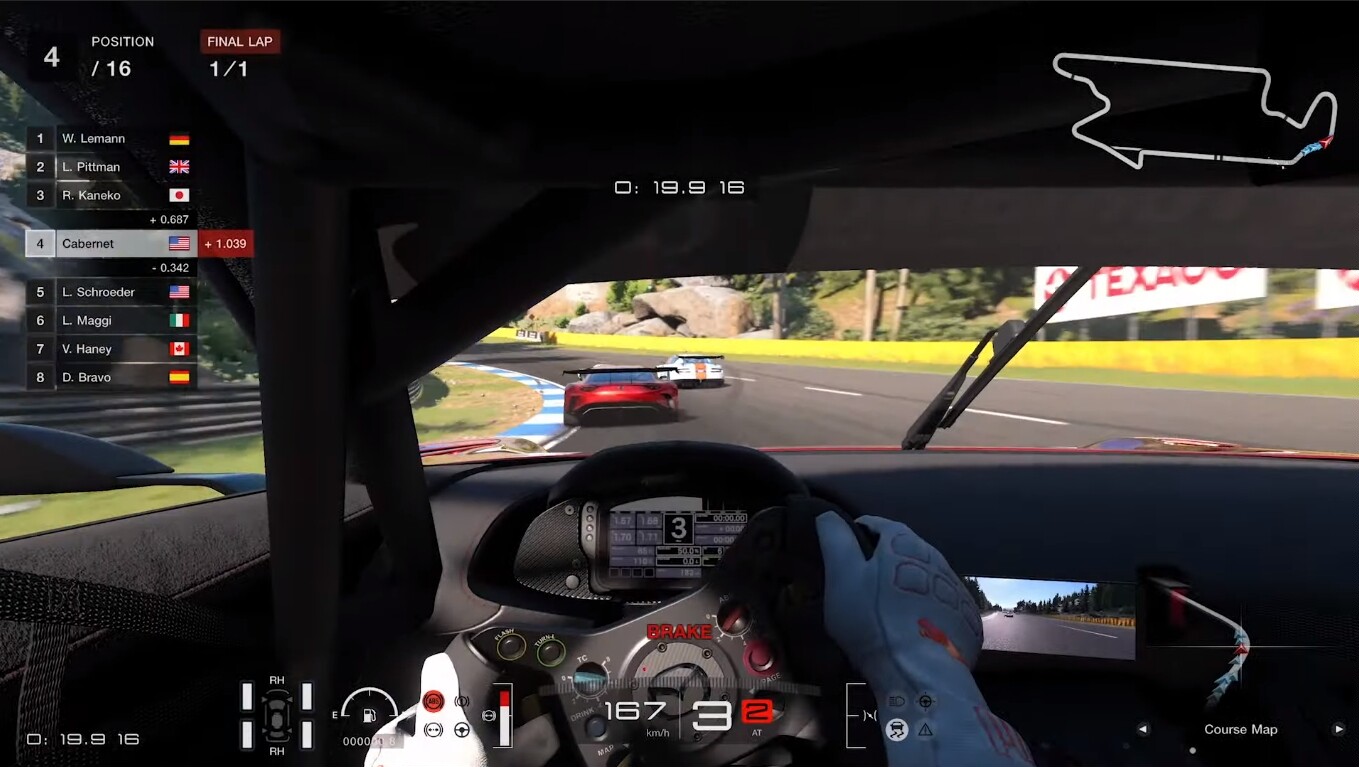Click the fuel pump gauge icon
Image resolution: width=1359 pixels, height=767 pixels.
tap(369, 714)
